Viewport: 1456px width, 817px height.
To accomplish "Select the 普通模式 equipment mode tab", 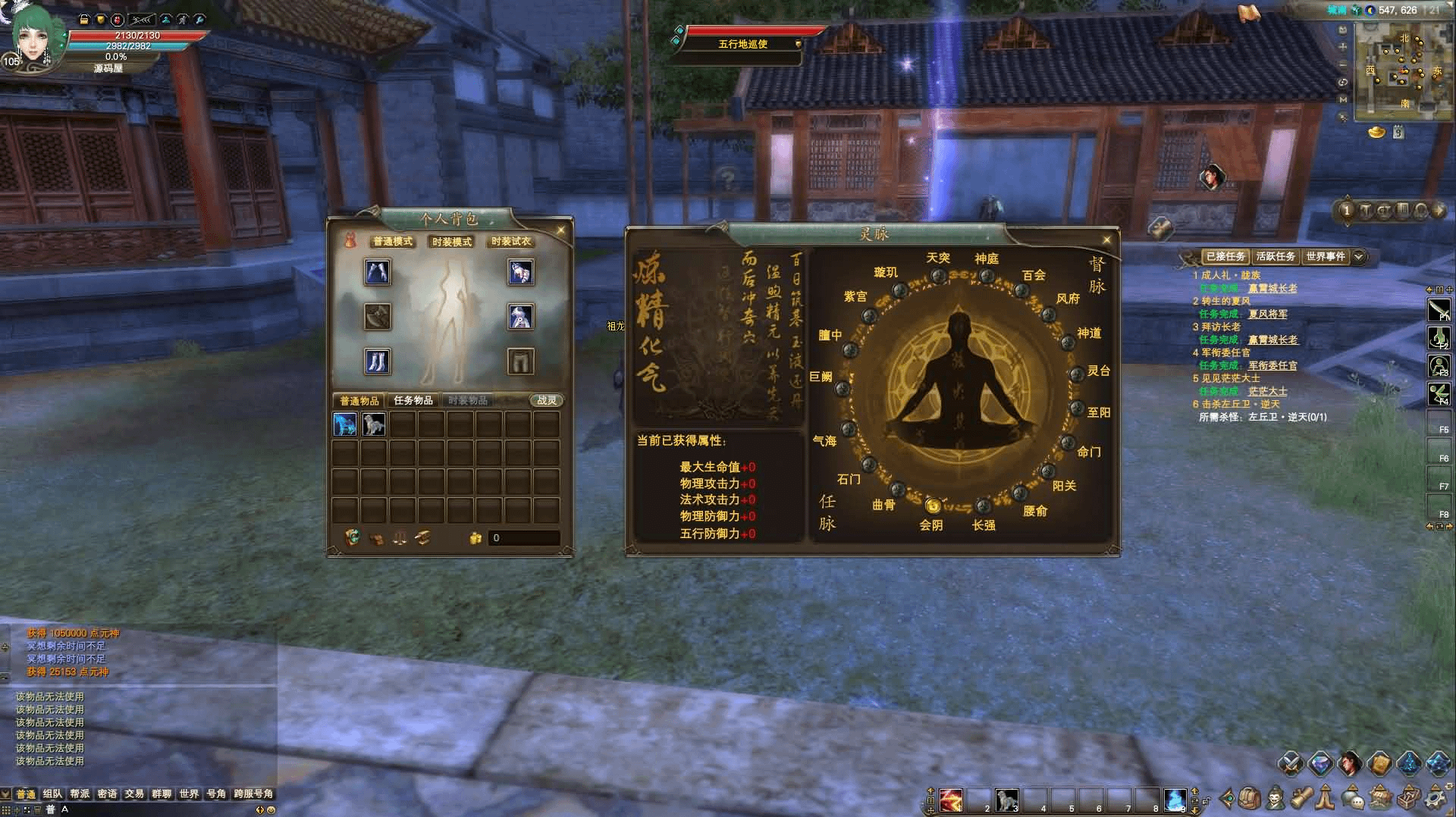I will click(392, 242).
